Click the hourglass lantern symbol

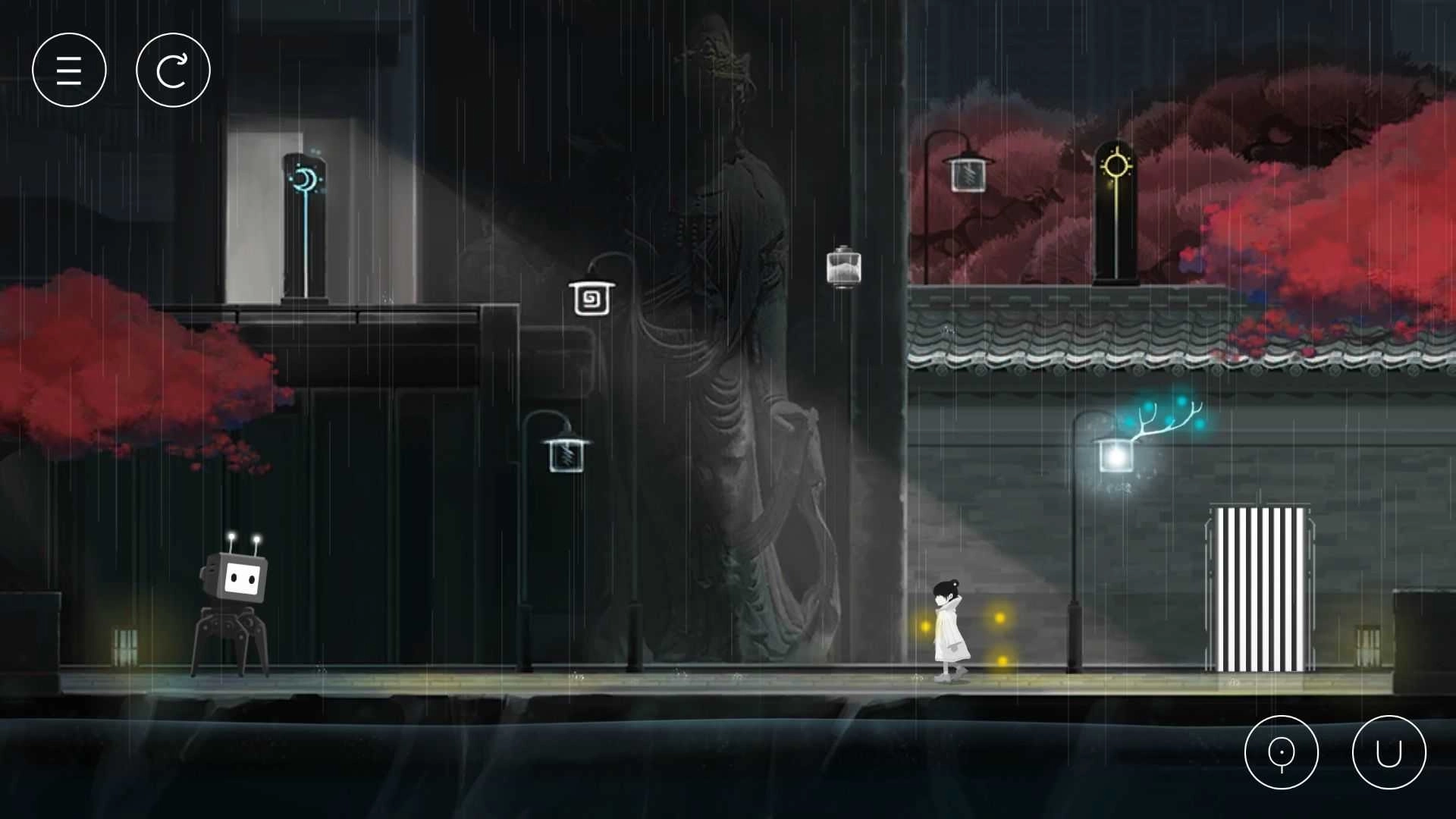(x=843, y=267)
